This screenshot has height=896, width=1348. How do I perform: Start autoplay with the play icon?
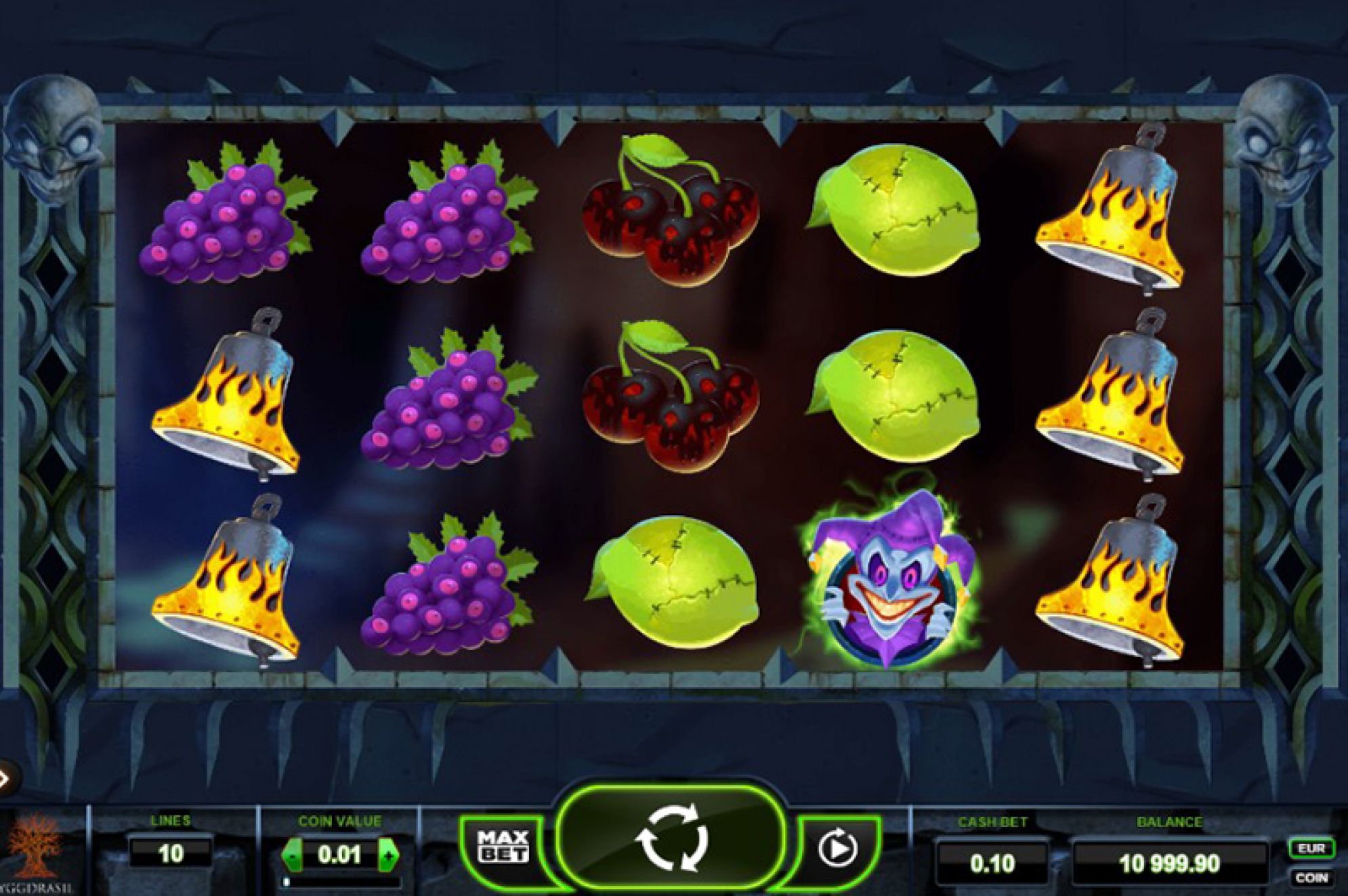tap(837, 848)
